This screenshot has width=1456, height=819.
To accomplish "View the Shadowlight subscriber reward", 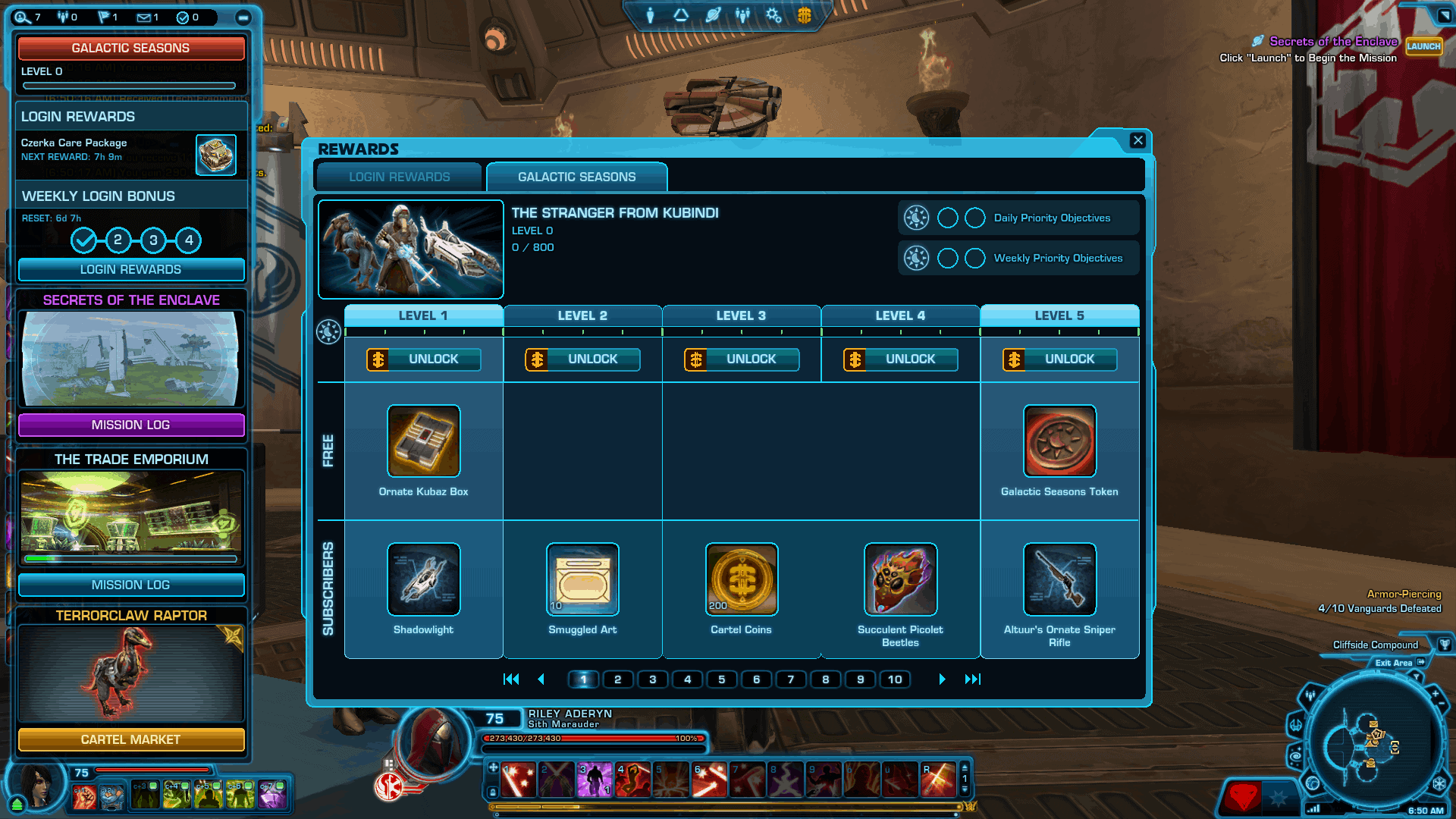I will 424,579.
